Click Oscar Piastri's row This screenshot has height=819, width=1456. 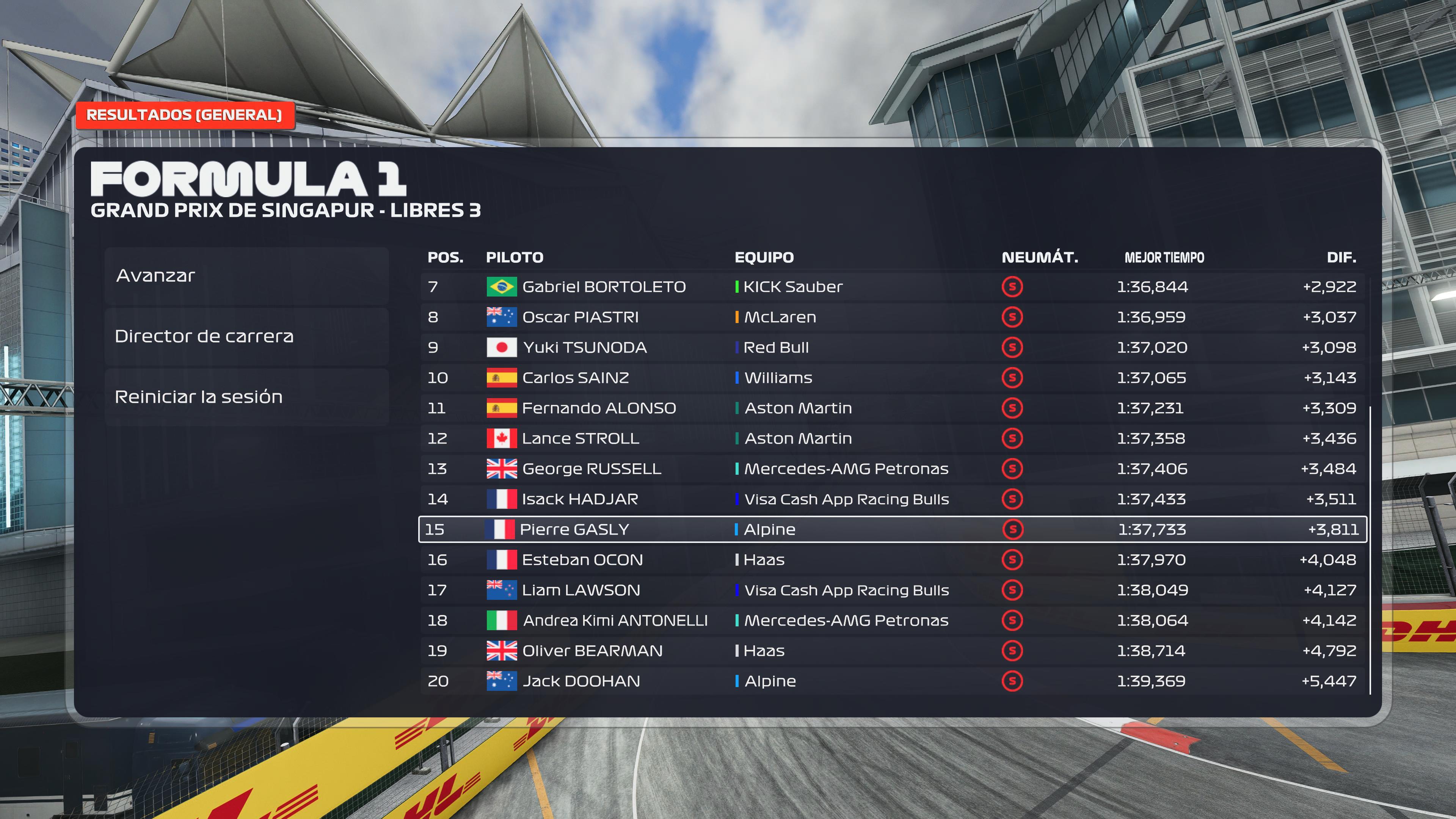pyautogui.click(x=892, y=317)
